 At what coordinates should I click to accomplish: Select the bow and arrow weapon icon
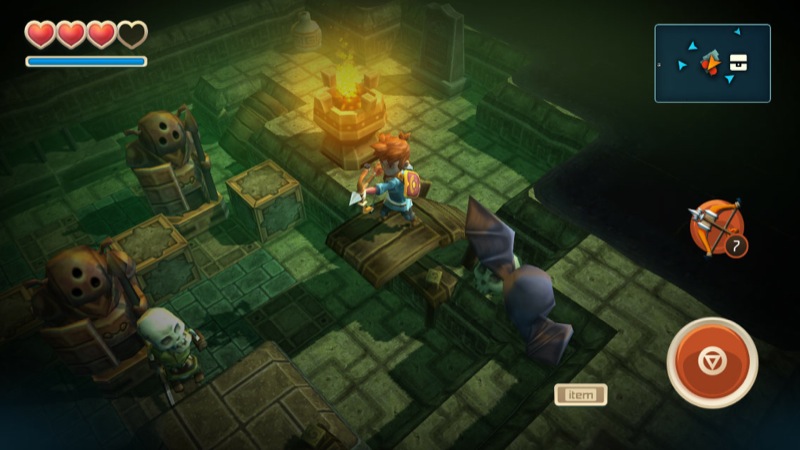(715, 226)
